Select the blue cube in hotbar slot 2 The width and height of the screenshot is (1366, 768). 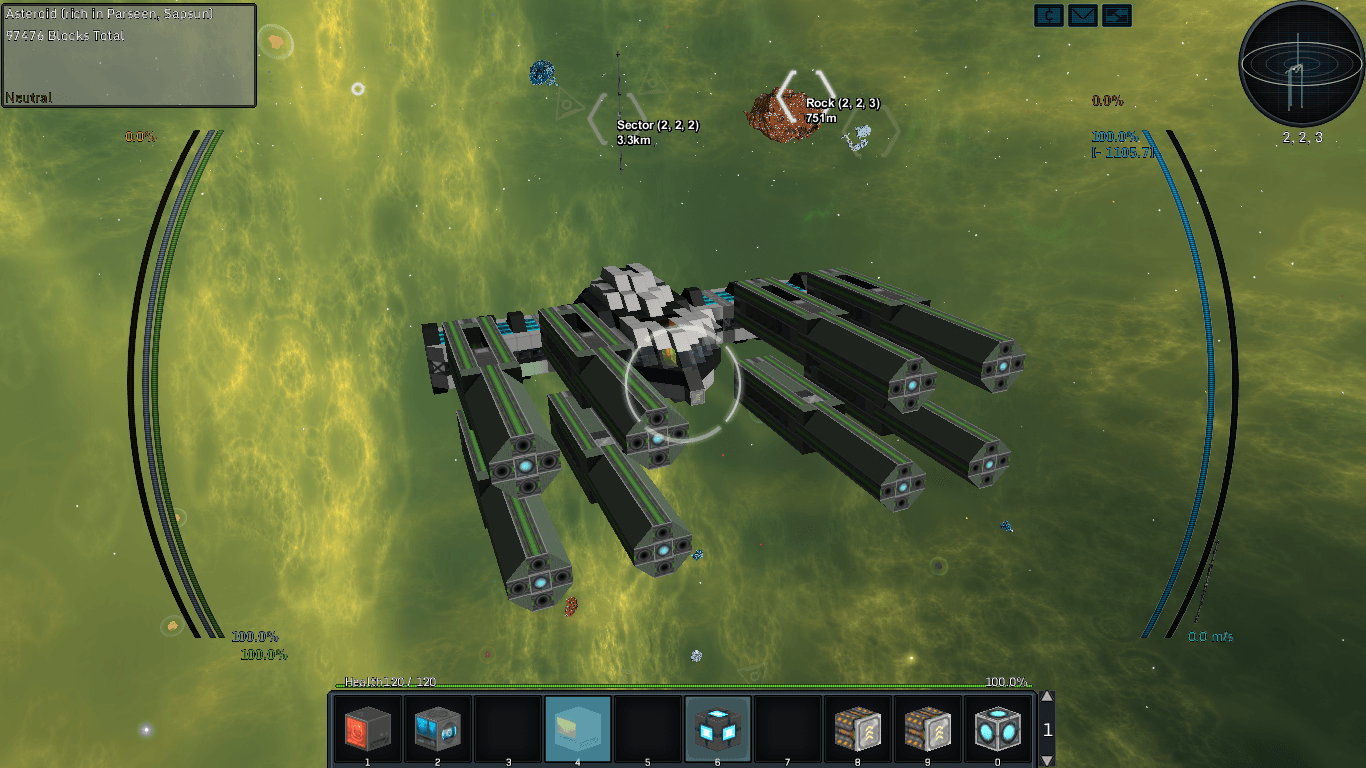point(437,729)
